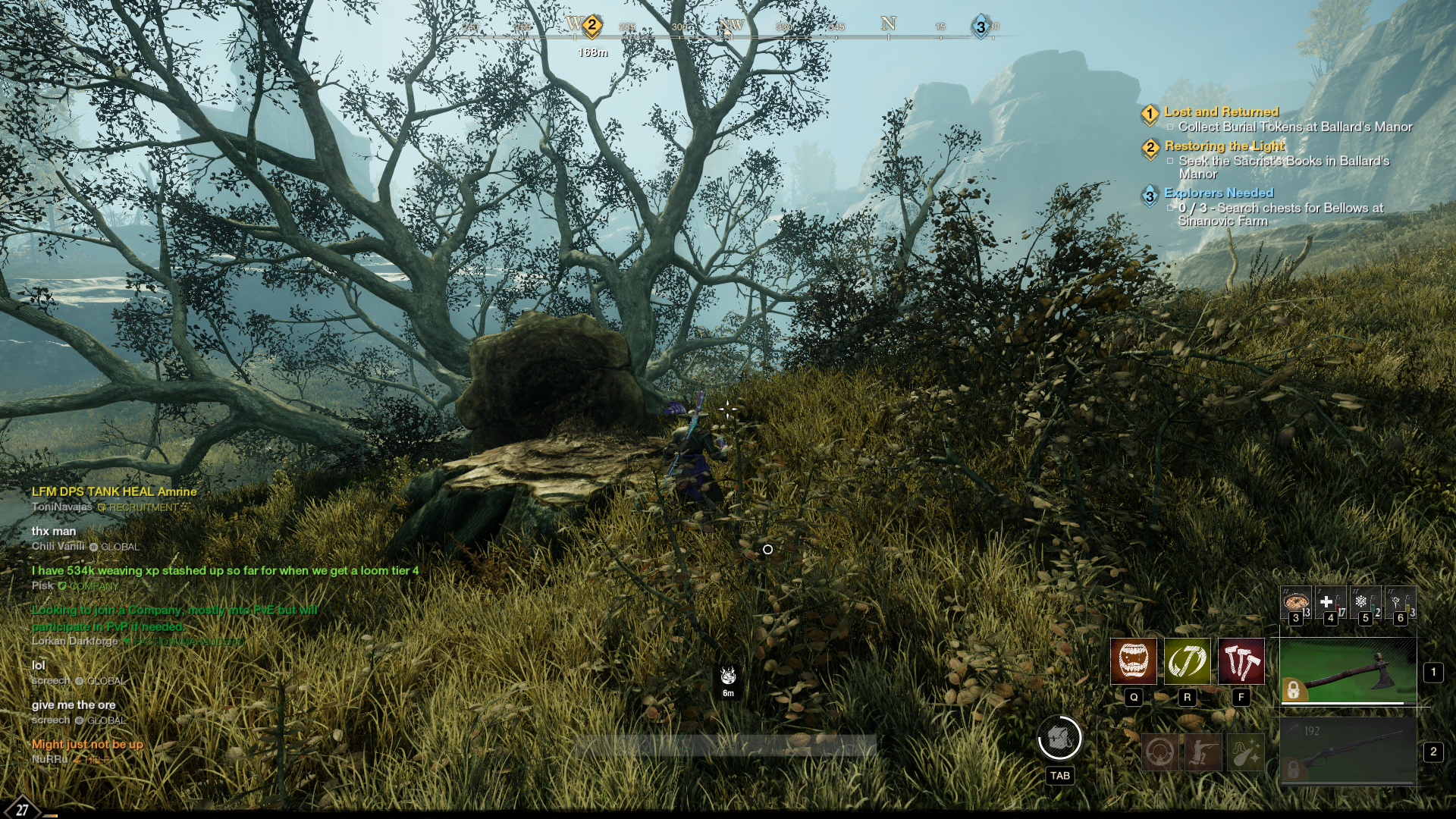The image size is (1456, 819).
Task: Click the musket's dimmed powder flask ability
Action: (1245, 753)
